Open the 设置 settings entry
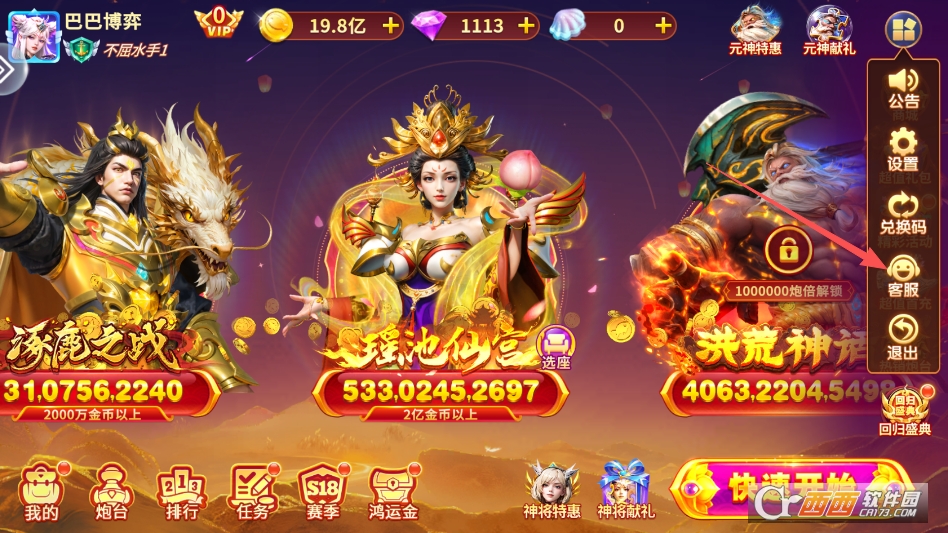Image resolution: width=948 pixels, height=533 pixels. (x=903, y=149)
